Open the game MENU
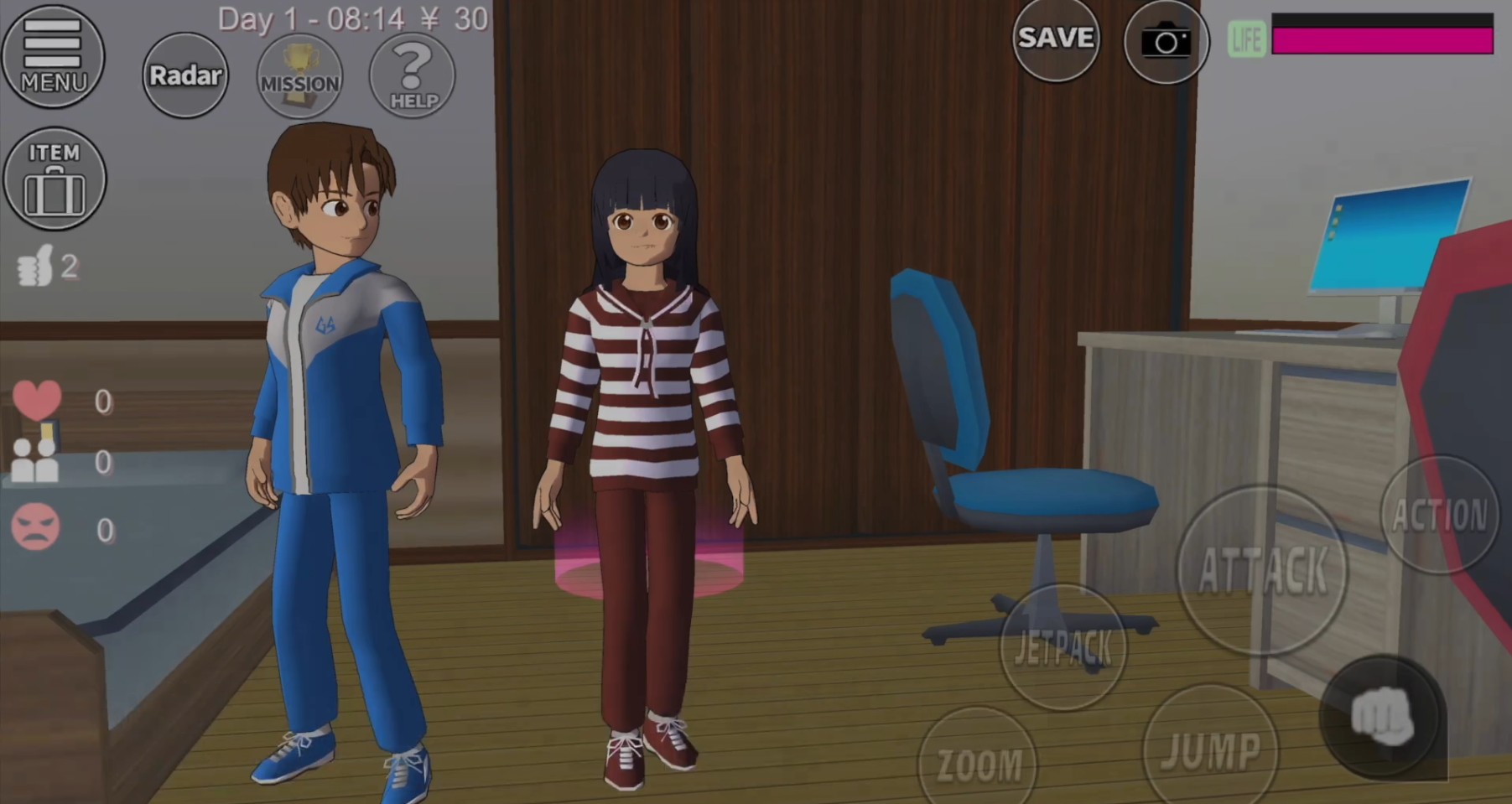Image resolution: width=1512 pixels, height=804 pixels. (53, 55)
